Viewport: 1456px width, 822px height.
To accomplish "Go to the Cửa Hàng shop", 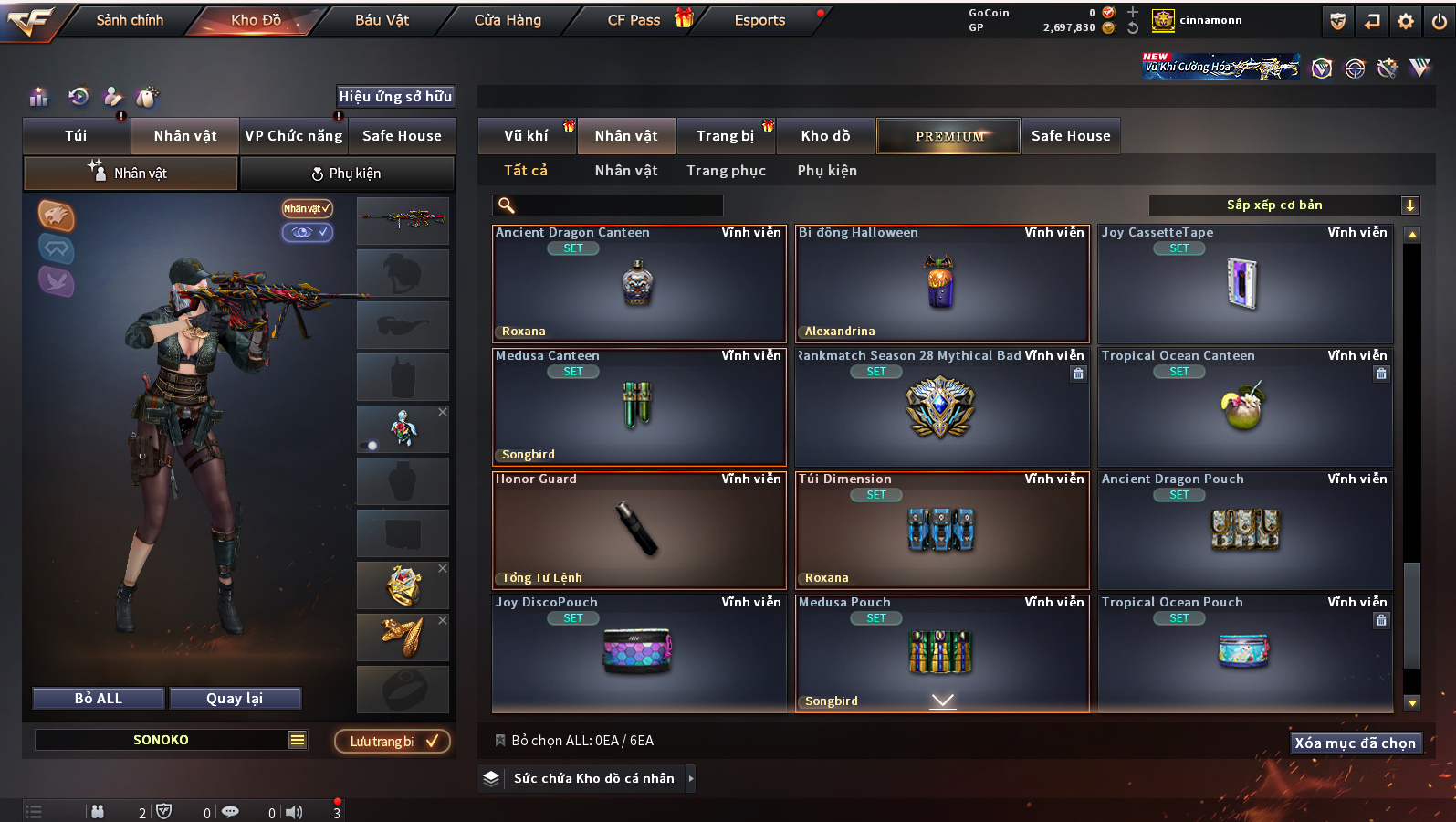I will [508, 20].
